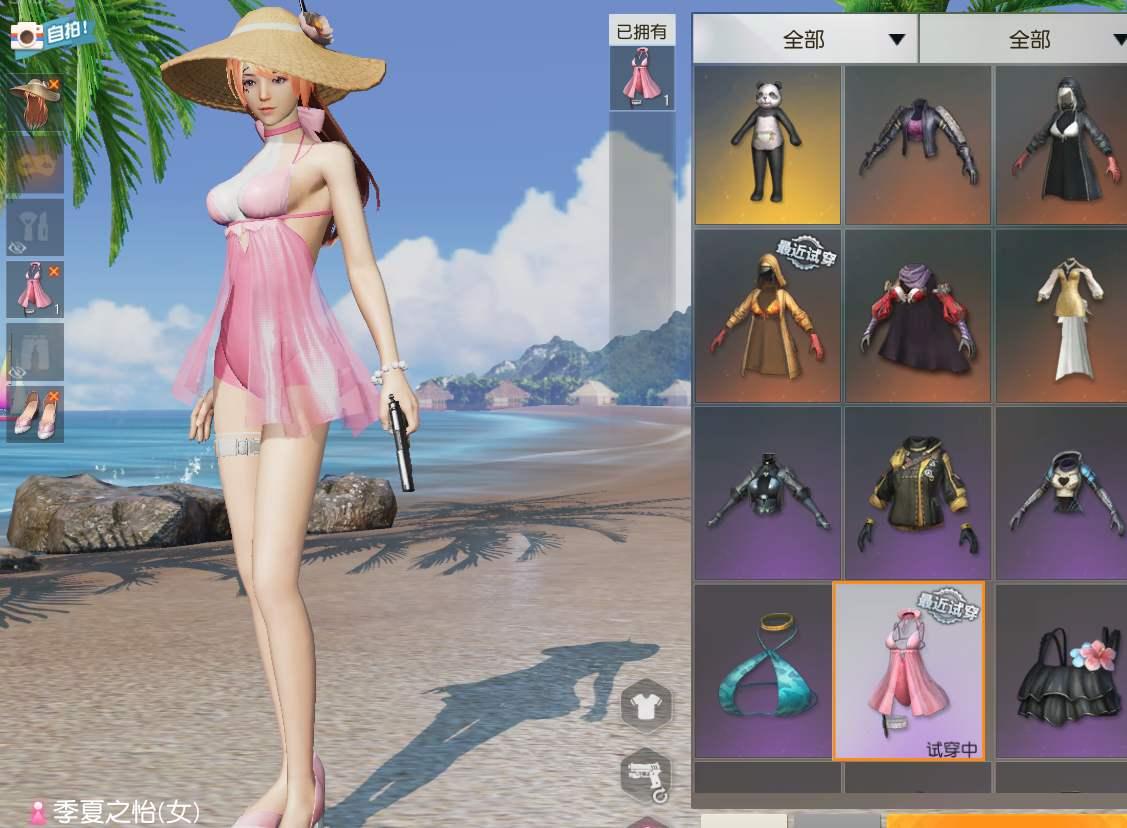Viewport: 1127px width, 828px height.
Task: Try on the white and gold dress
Action: pos(1061,316)
